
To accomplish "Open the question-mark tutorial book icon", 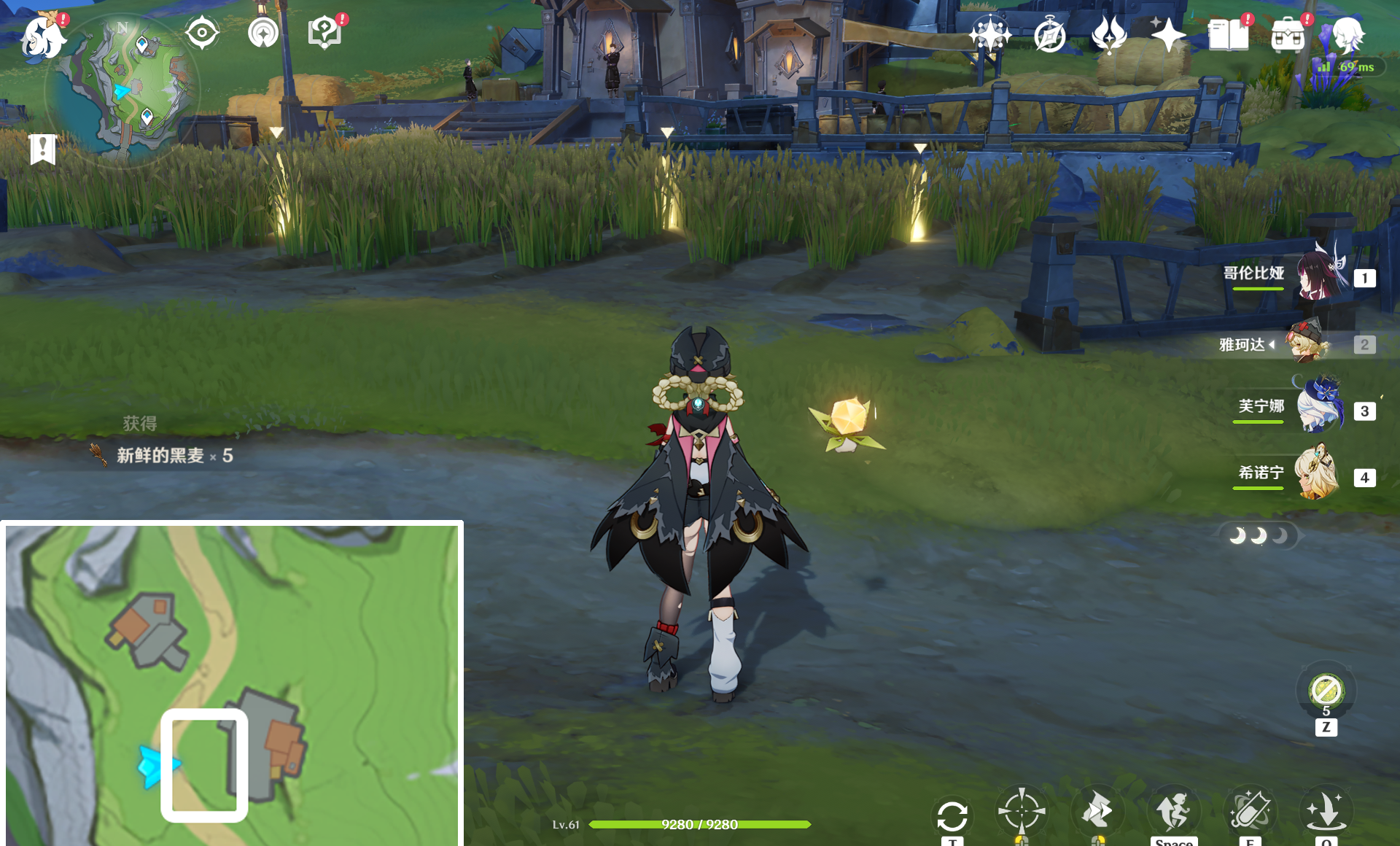I will coord(324,33).
